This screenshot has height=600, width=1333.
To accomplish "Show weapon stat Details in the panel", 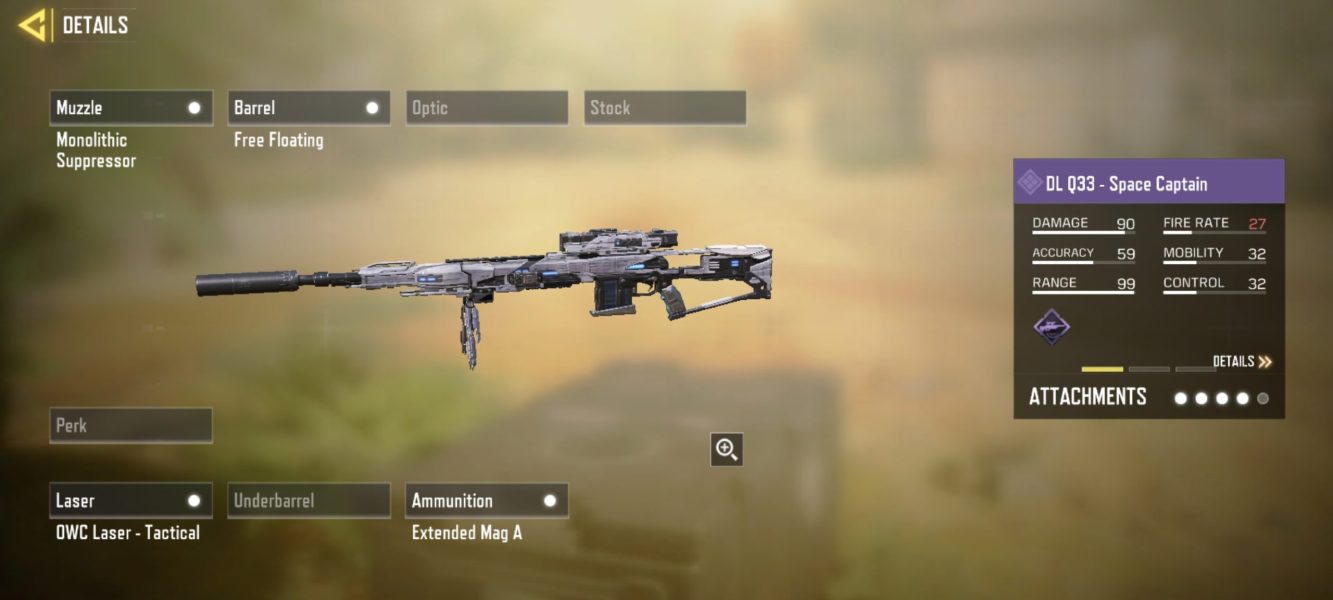I will coord(1242,362).
